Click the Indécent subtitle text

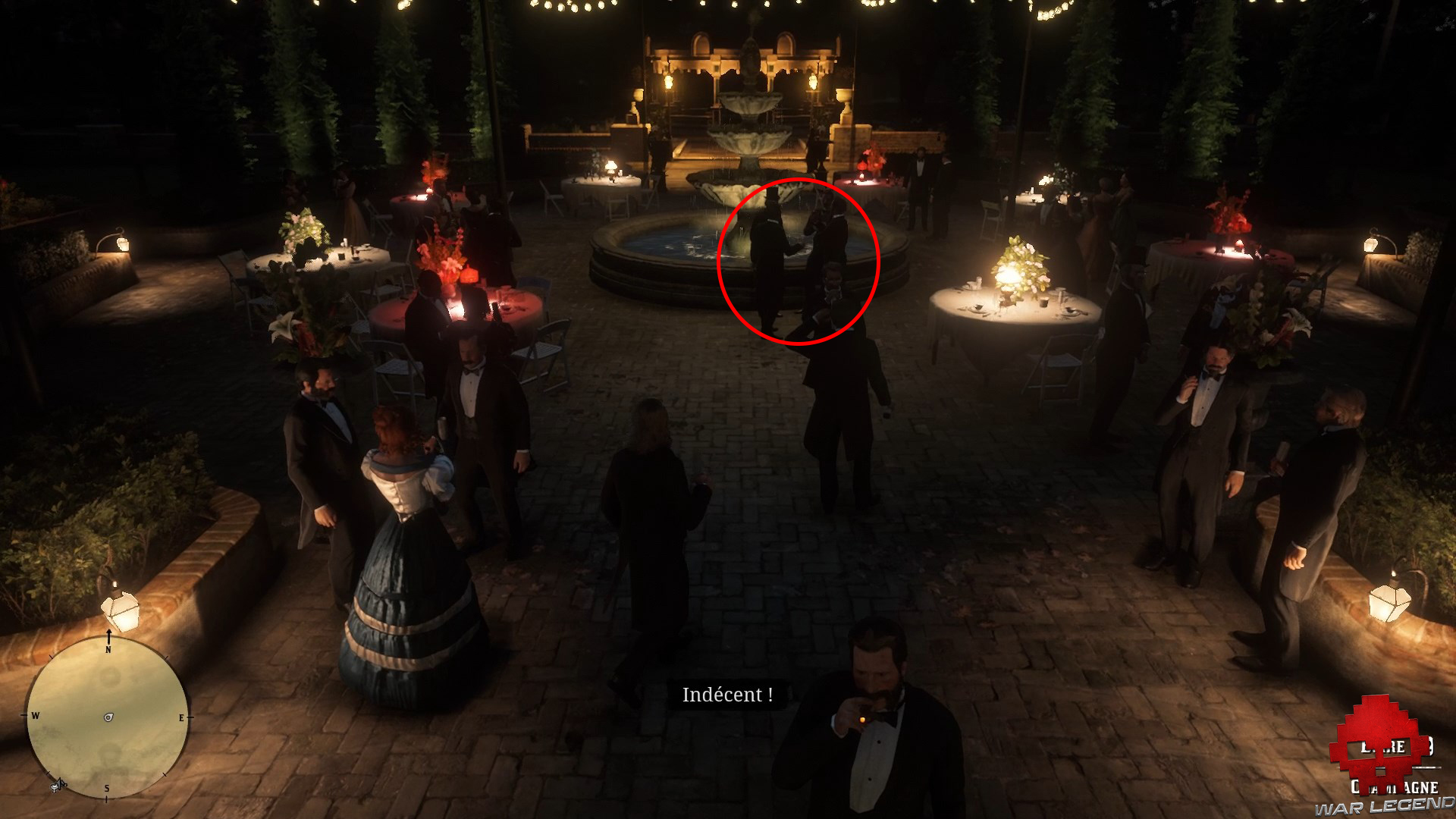tap(726, 695)
